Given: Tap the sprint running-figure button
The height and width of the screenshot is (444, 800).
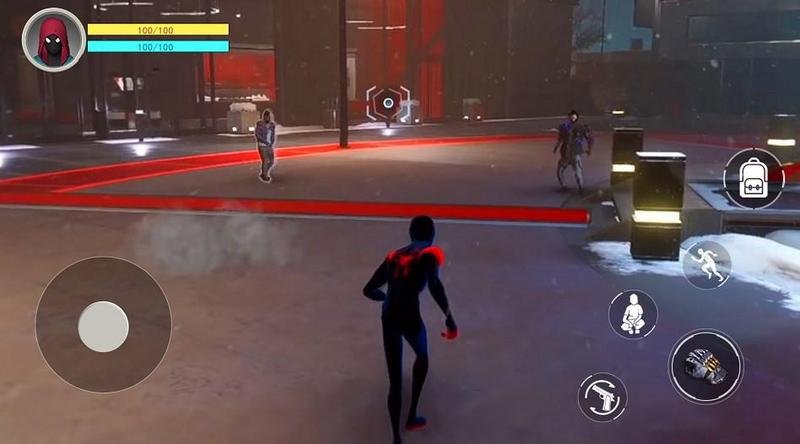Looking at the screenshot, I should tap(706, 265).
